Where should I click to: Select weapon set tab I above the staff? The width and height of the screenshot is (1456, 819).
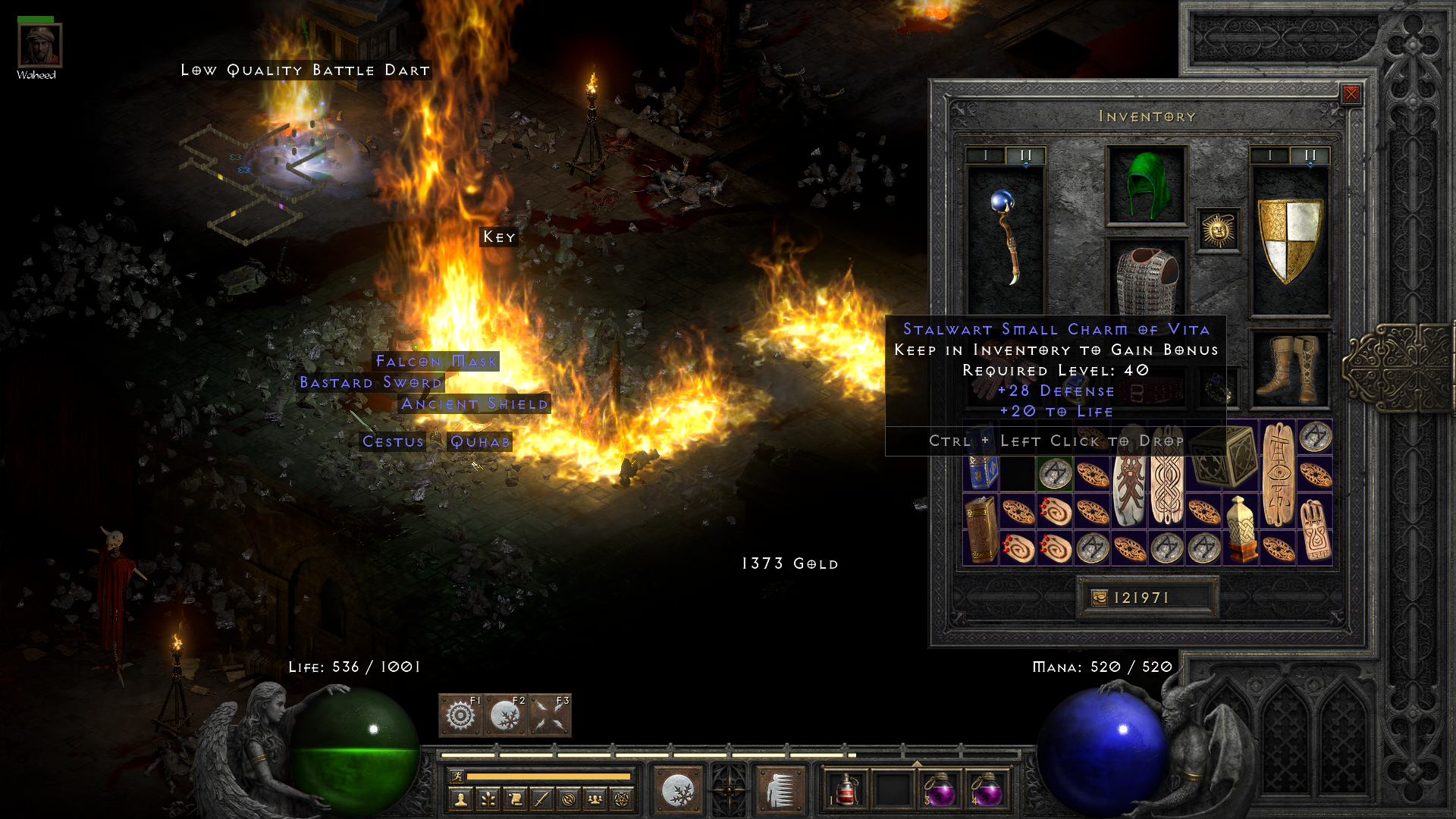pos(987,156)
